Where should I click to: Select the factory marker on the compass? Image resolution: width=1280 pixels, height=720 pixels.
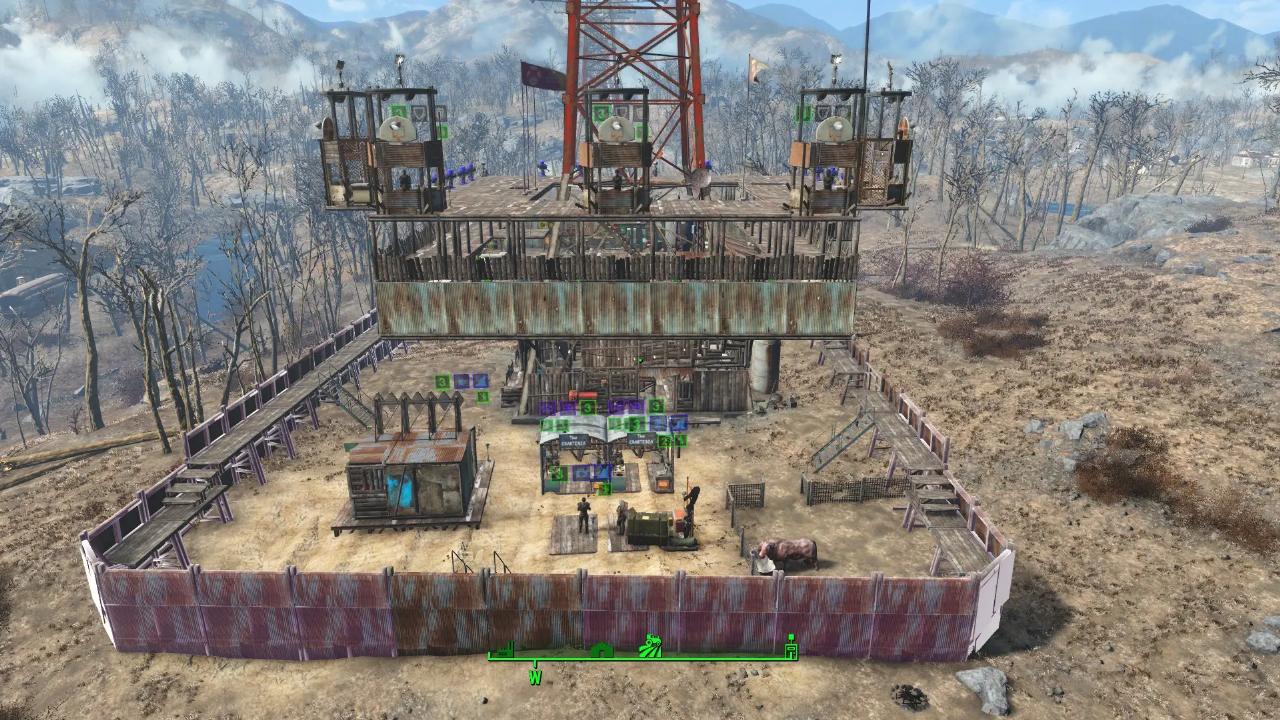pyautogui.click(x=502, y=650)
